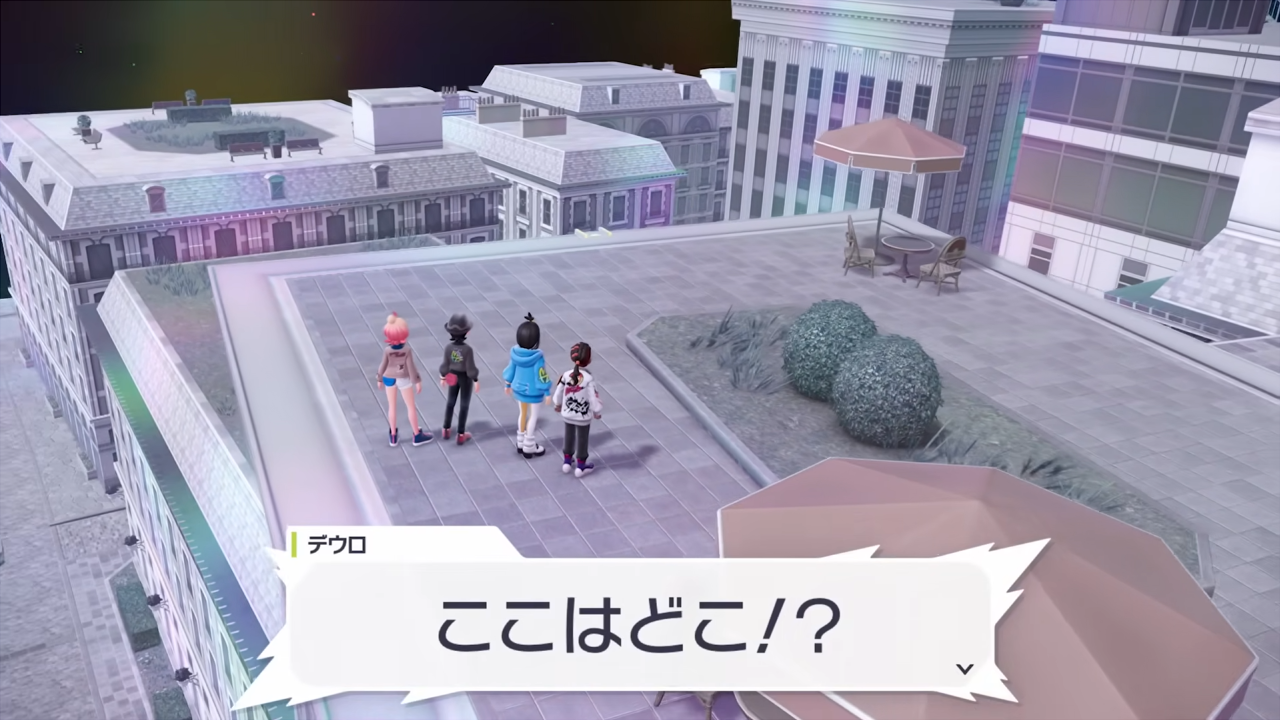Advance dialogue using the chevron arrow
Viewport: 1280px width, 720px height.
tap(963, 668)
